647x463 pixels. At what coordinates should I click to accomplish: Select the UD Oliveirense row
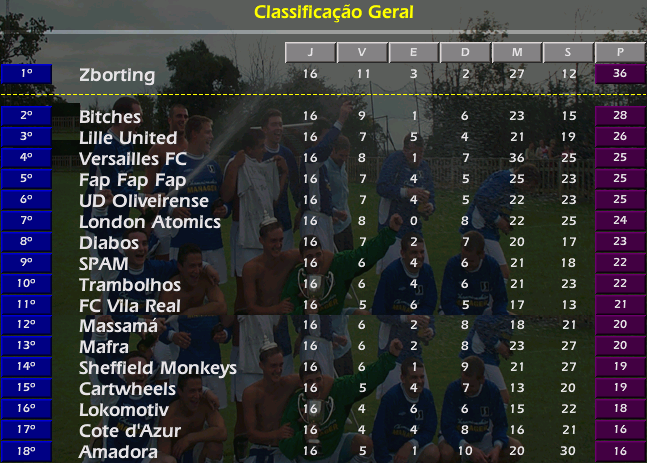click(144, 201)
